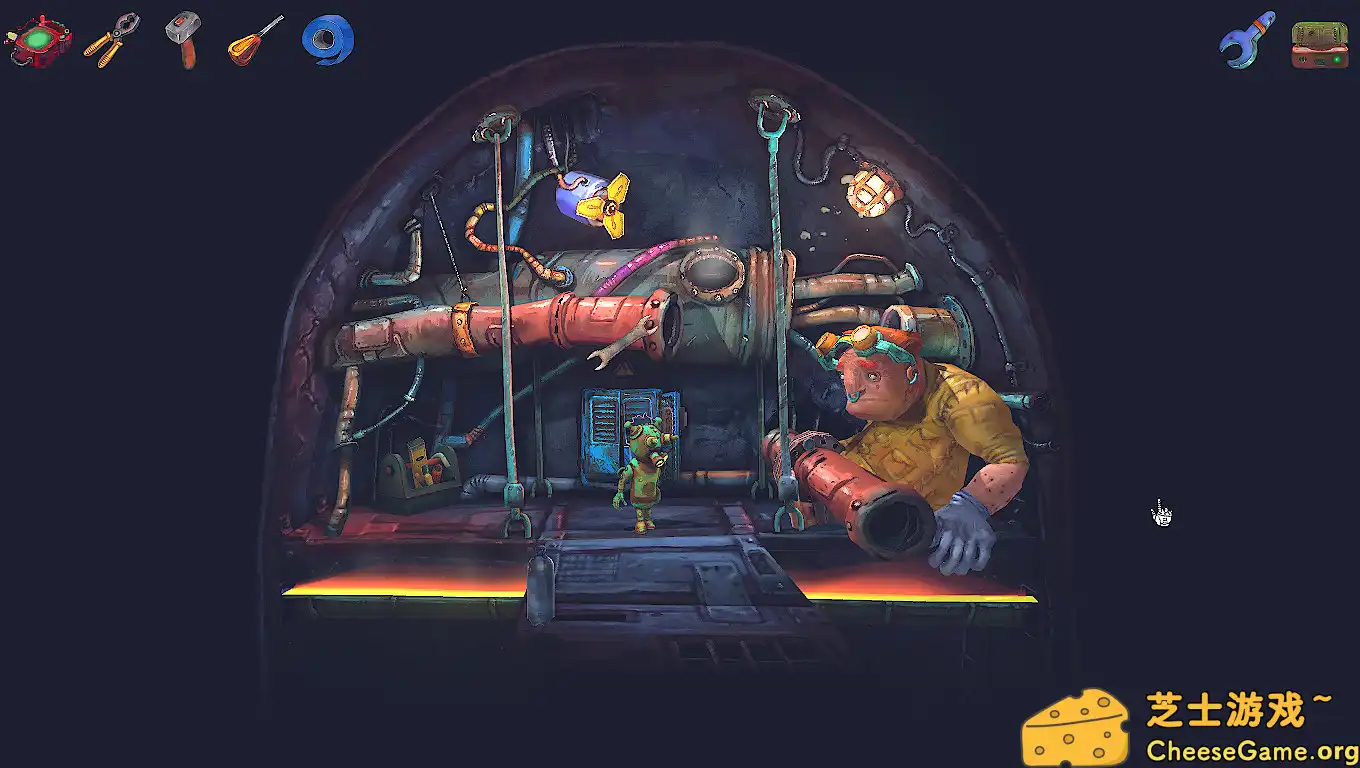Select the hammer in the inventory bar
The height and width of the screenshot is (768, 1360).
(x=182, y=38)
